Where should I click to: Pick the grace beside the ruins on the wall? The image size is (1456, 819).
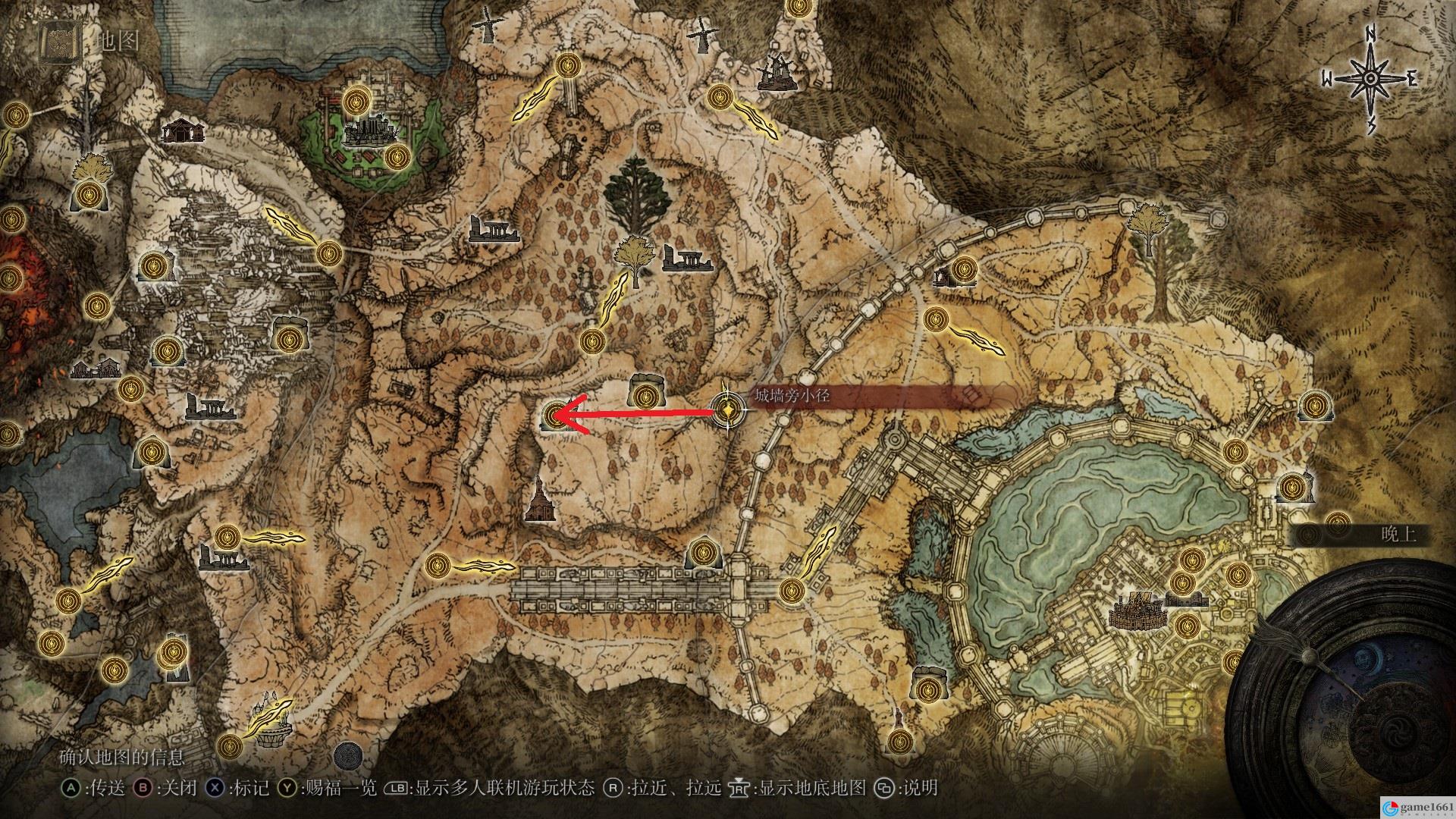pyautogui.click(x=964, y=268)
